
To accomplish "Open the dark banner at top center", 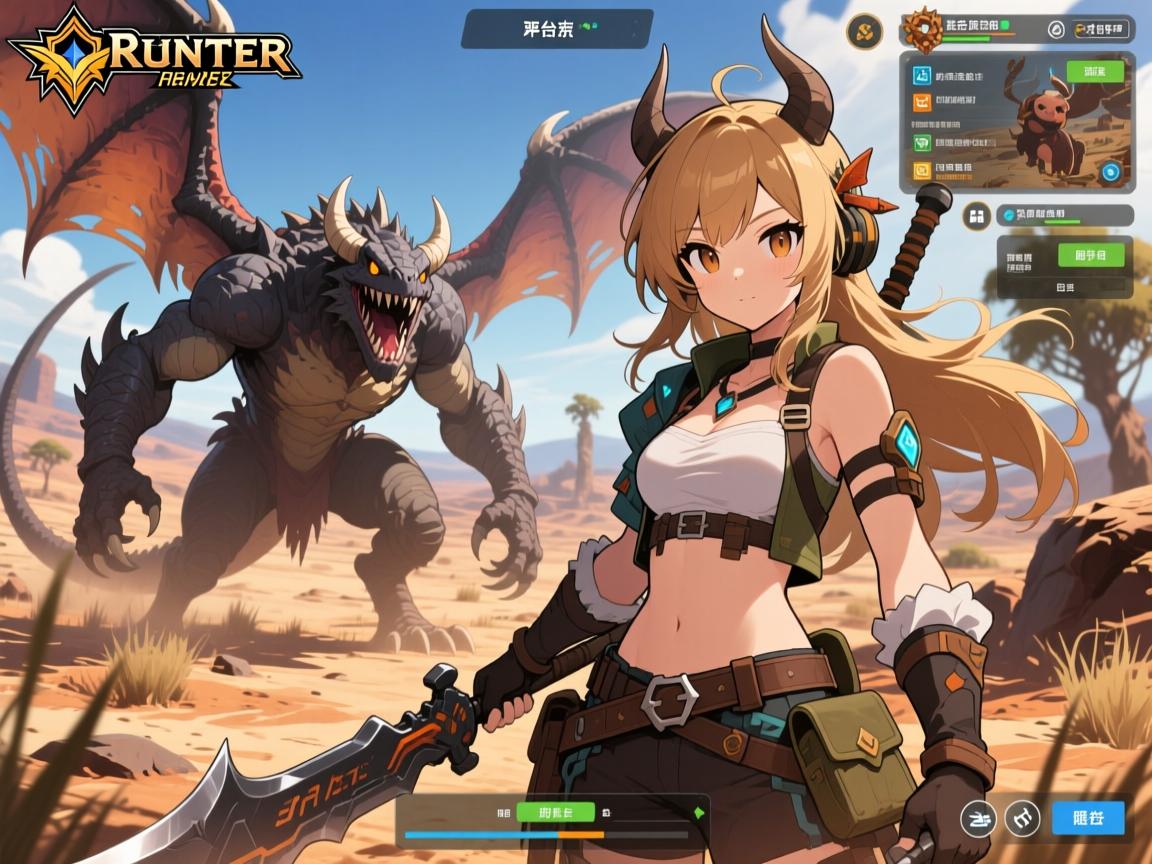I will tap(556, 29).
